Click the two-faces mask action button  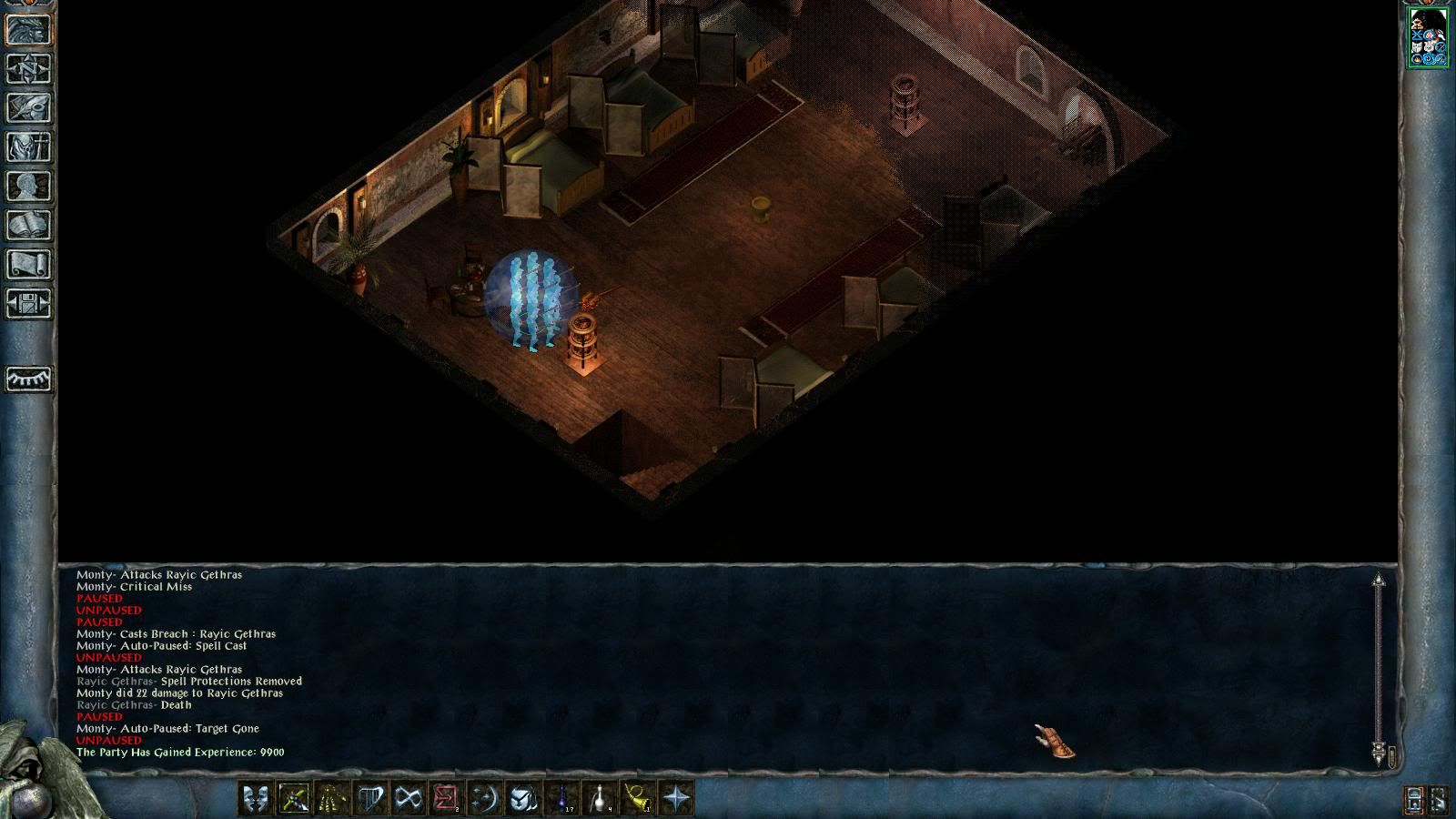tap(255, 799)
